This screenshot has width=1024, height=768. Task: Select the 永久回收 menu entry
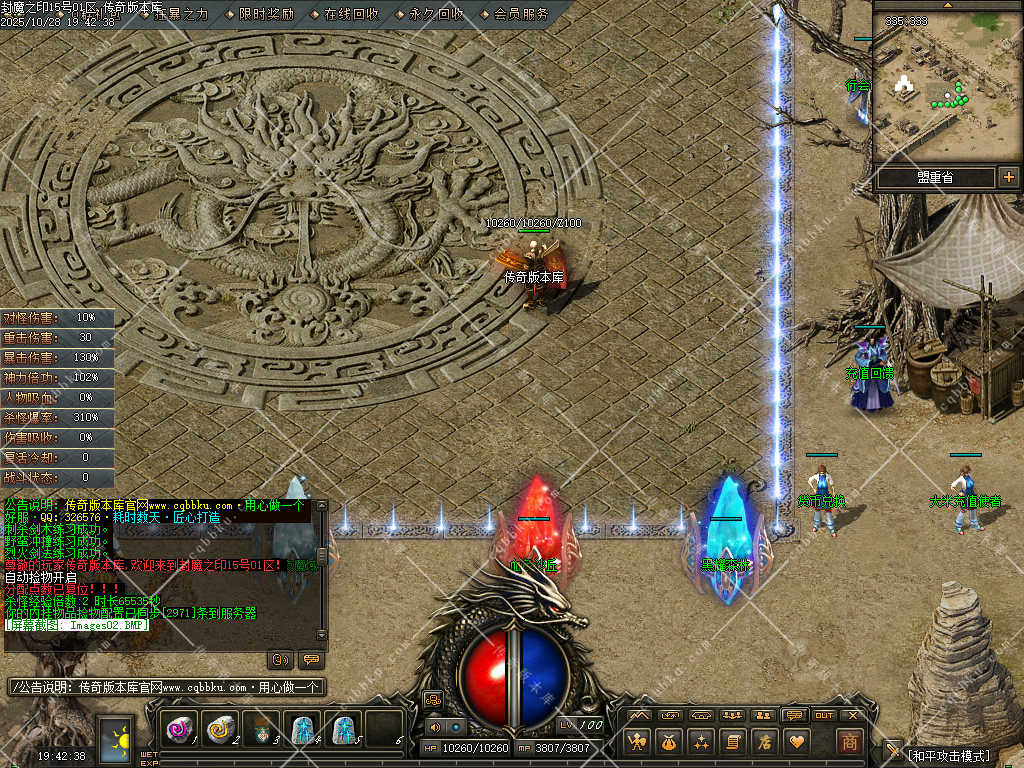(436, 14)
